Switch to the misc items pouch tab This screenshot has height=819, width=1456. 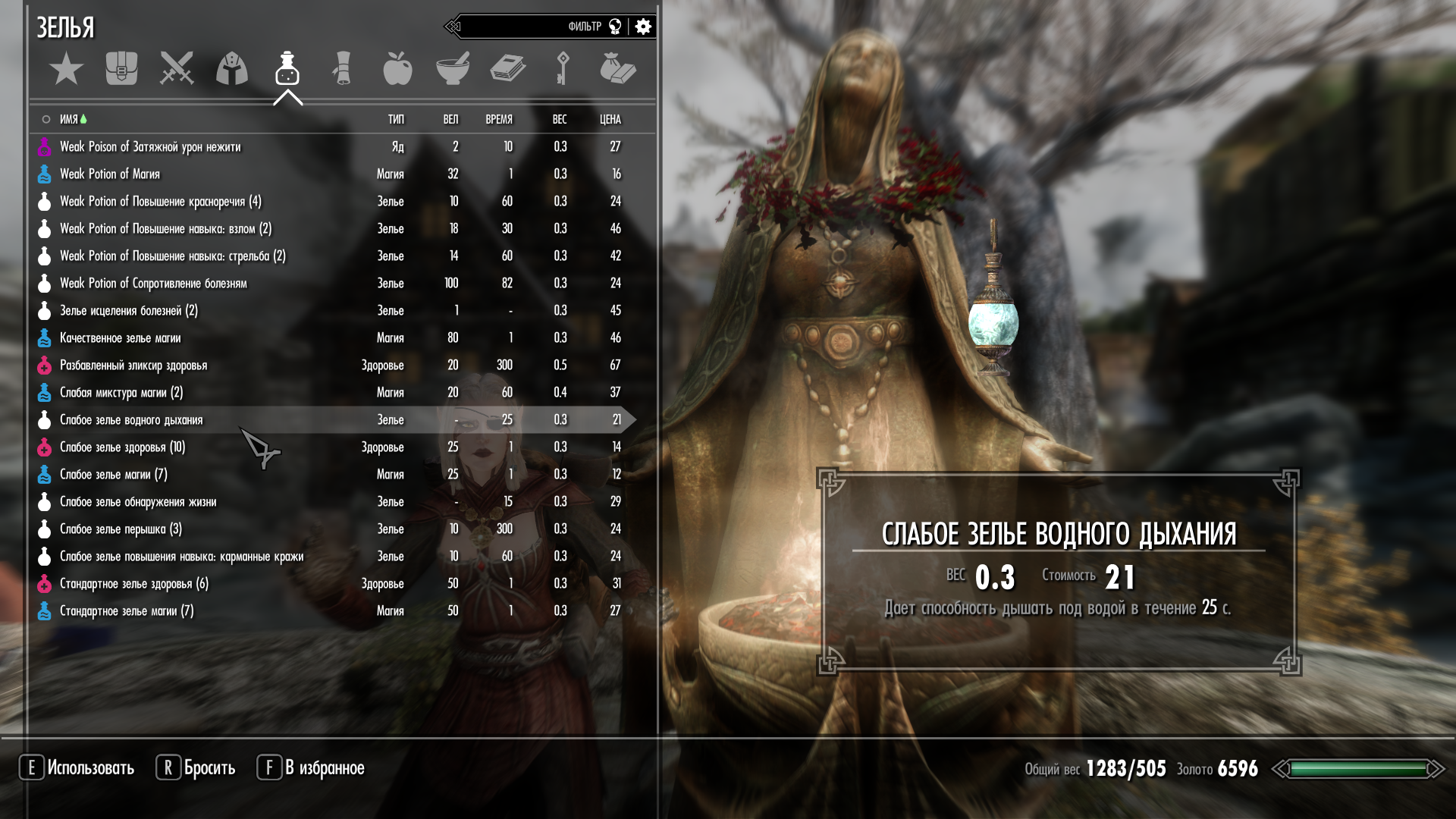pos(617,69)
